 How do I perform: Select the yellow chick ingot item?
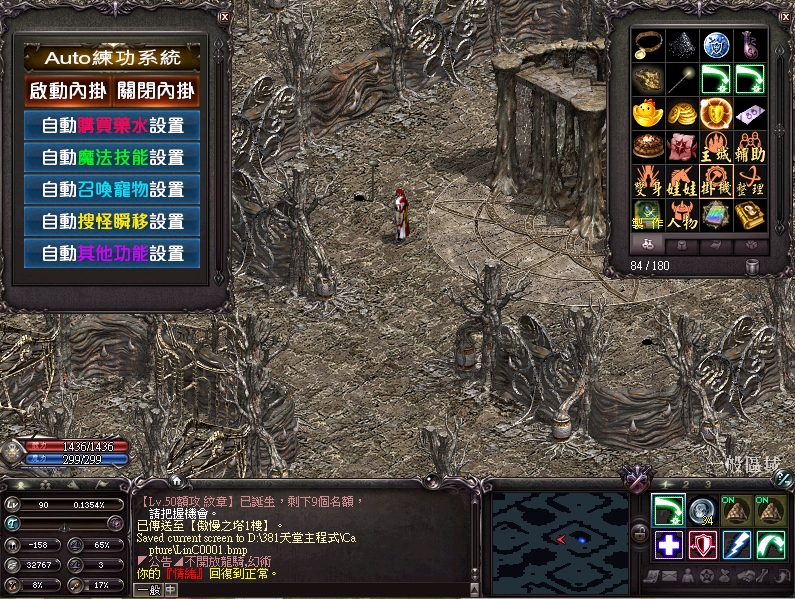click(647, 113)
